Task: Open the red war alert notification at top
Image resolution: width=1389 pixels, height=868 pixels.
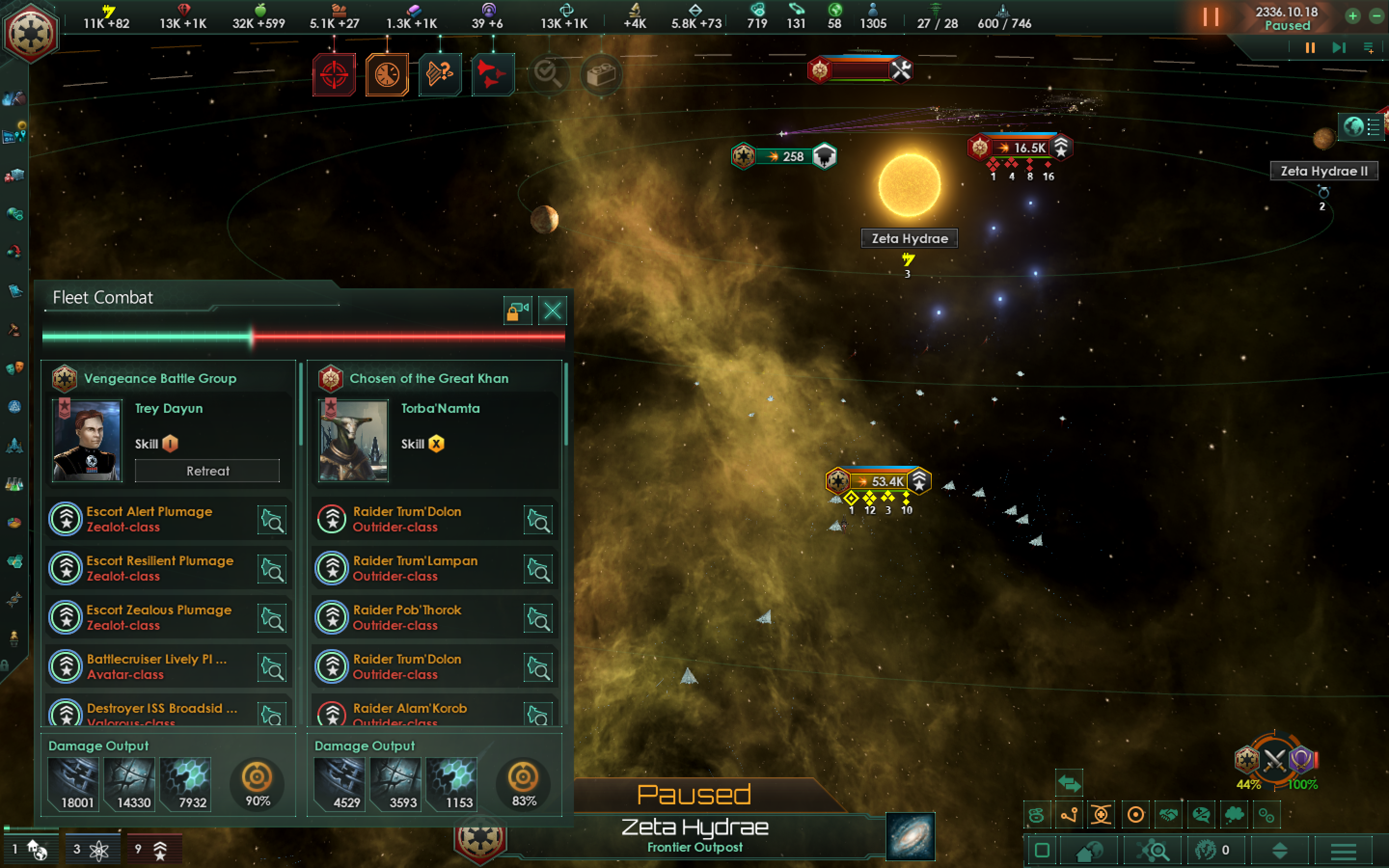Action: tap(335, 75)
